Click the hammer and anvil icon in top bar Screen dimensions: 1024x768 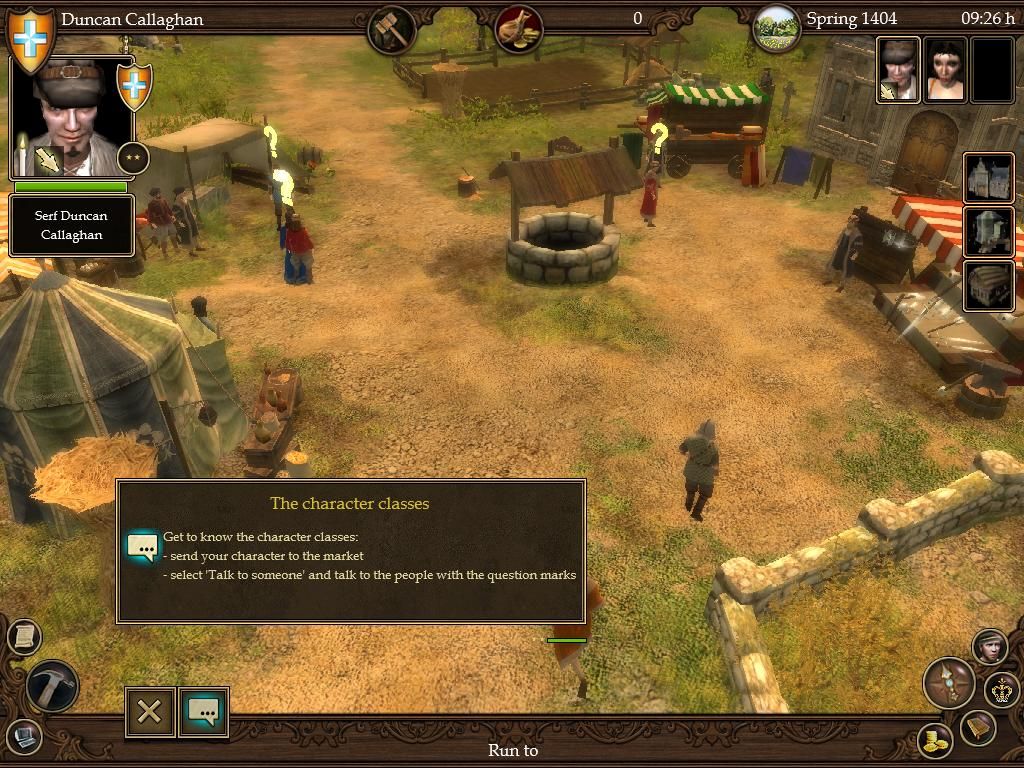coord(392,29)
